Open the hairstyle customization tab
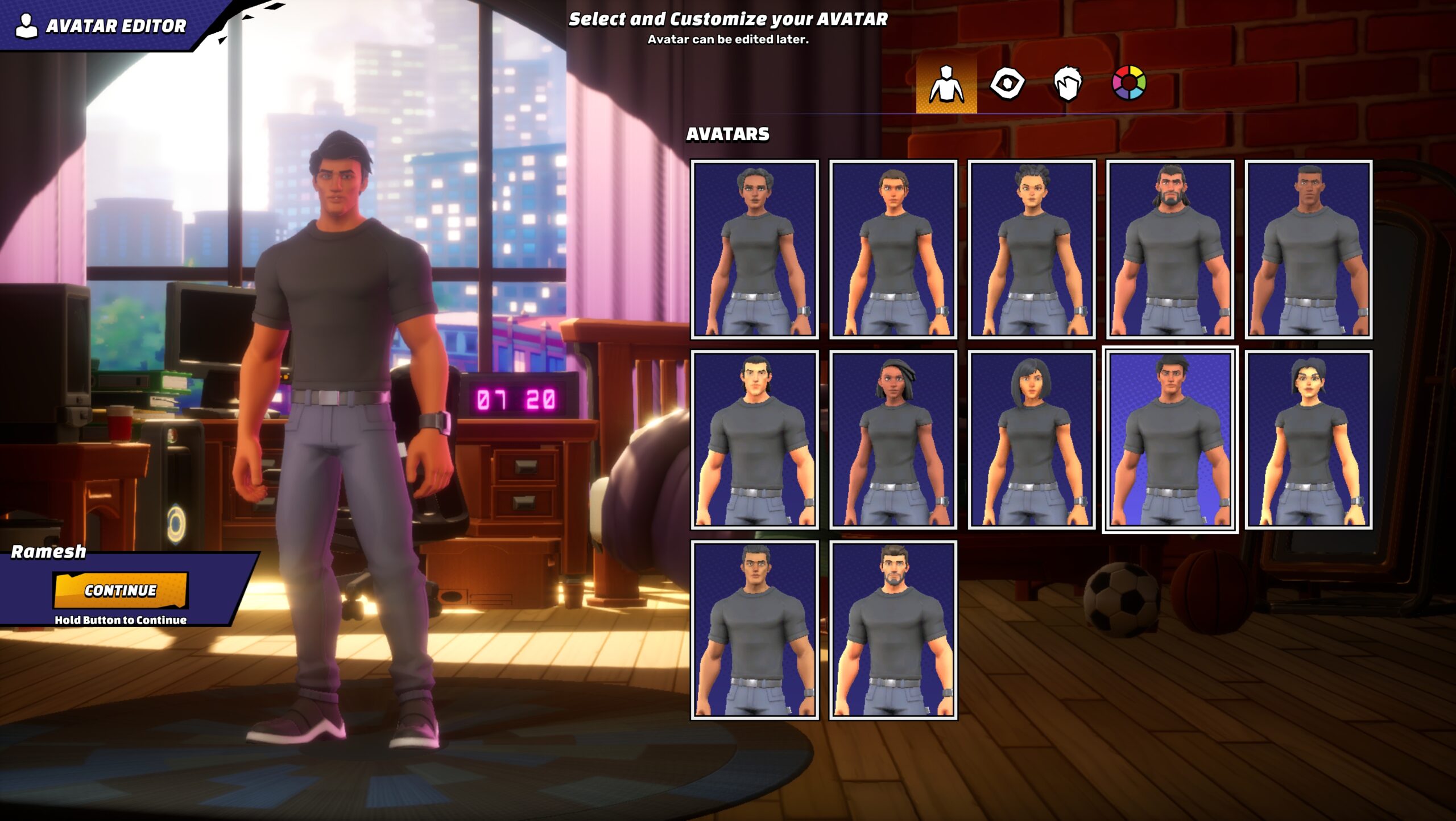This screenshot has width=1456, height=821. point(1068,84)
